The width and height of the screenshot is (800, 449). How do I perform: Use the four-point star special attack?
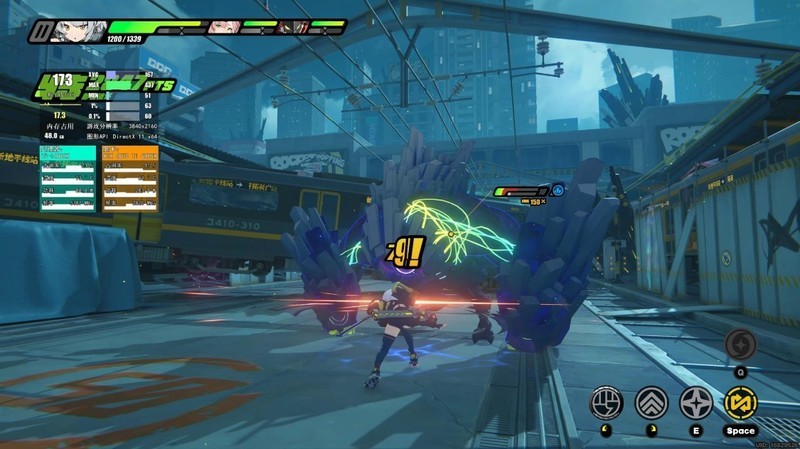[696, 402]
